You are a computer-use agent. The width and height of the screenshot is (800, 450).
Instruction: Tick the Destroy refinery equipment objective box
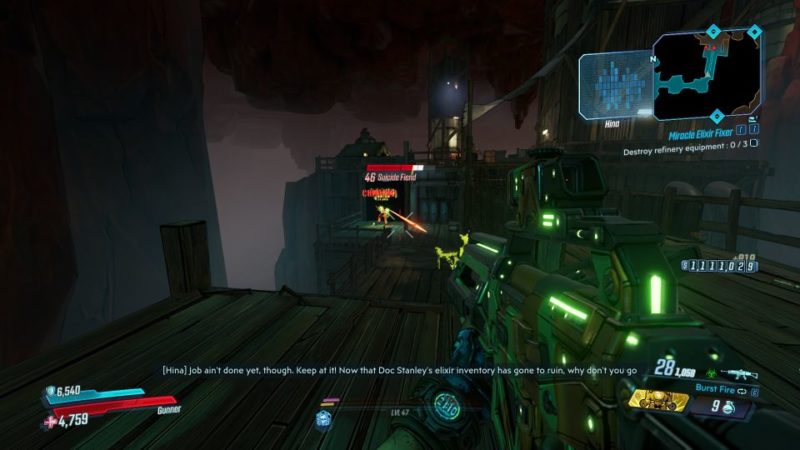pyautogui.click(x=753, y=142)
